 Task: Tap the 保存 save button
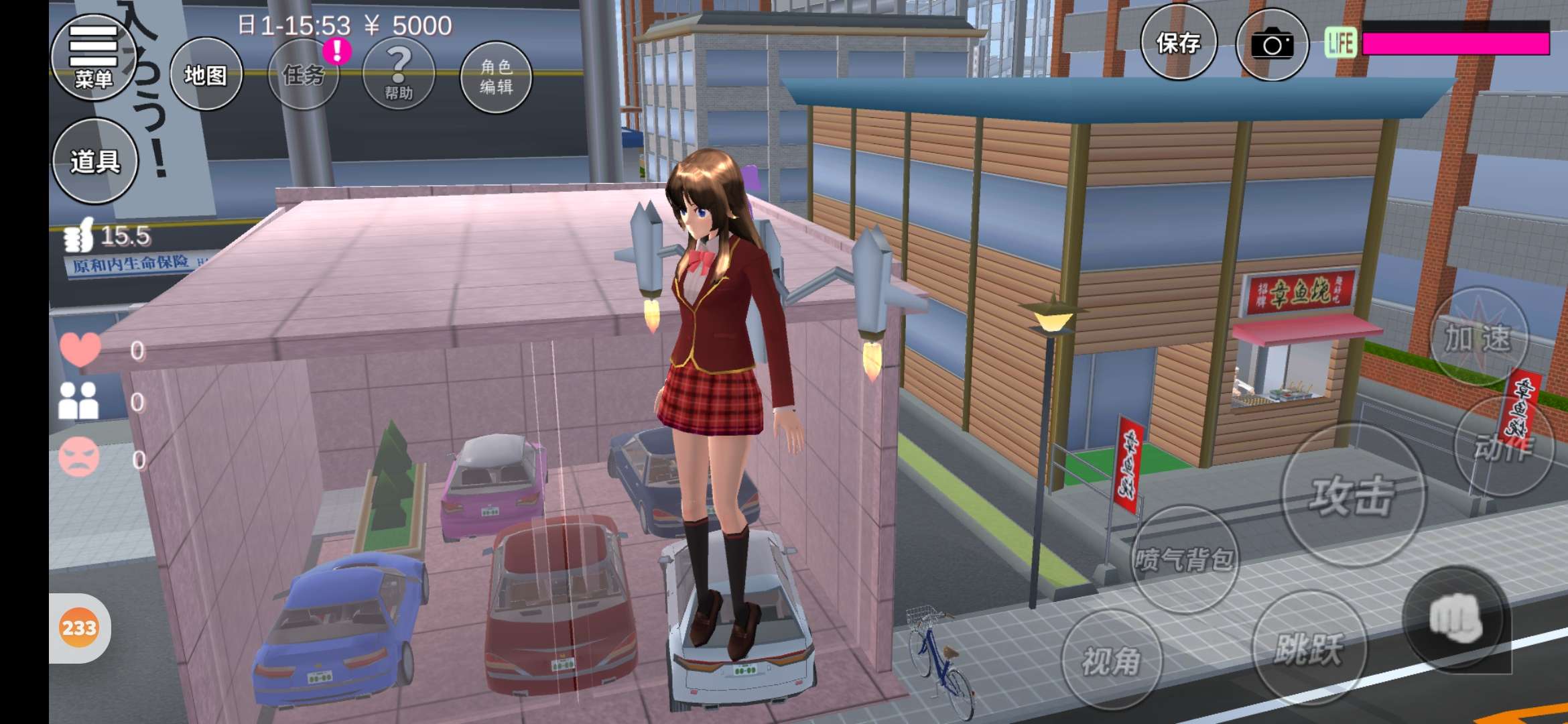coord(1178,43)
